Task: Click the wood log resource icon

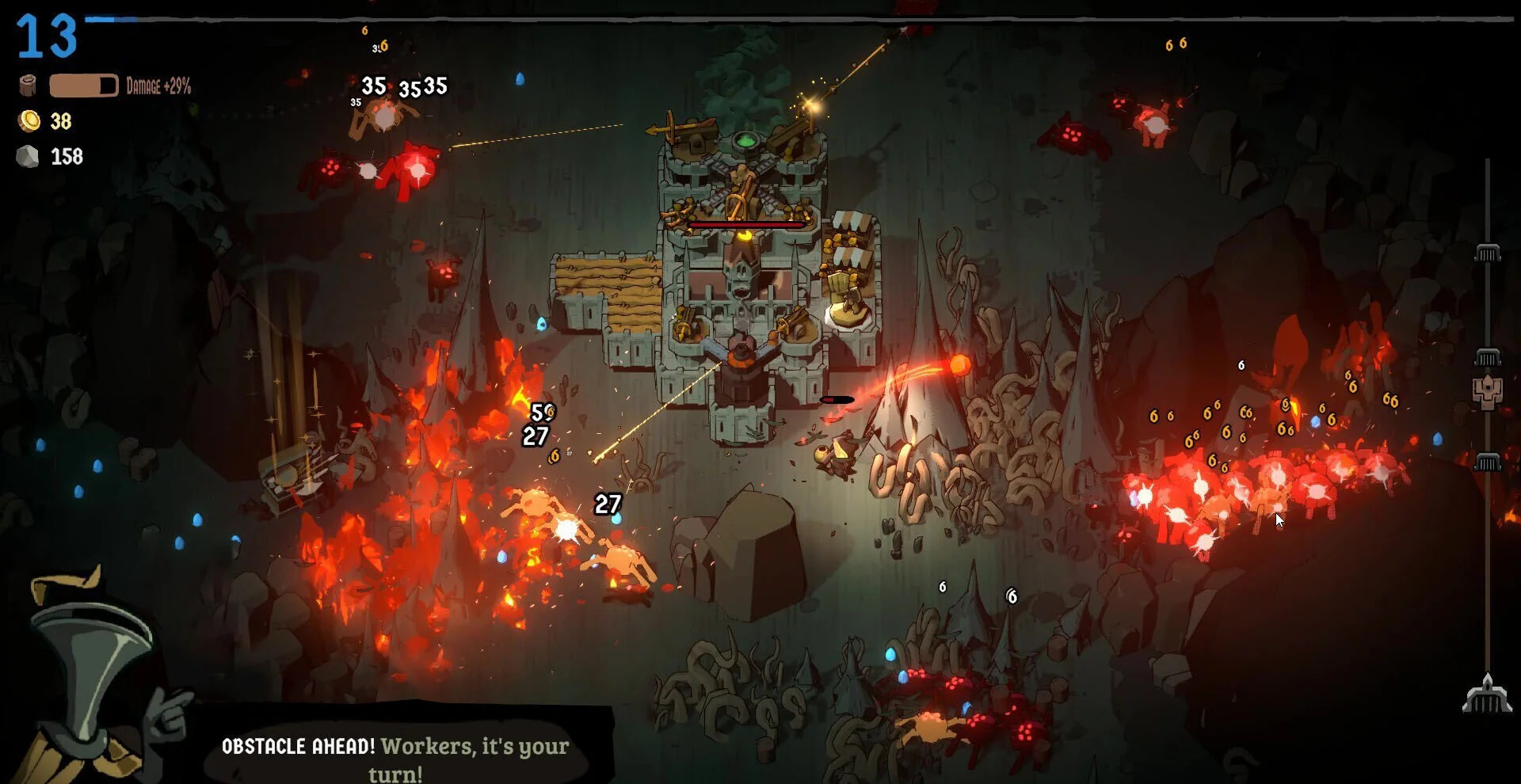Action: point(28,86)
